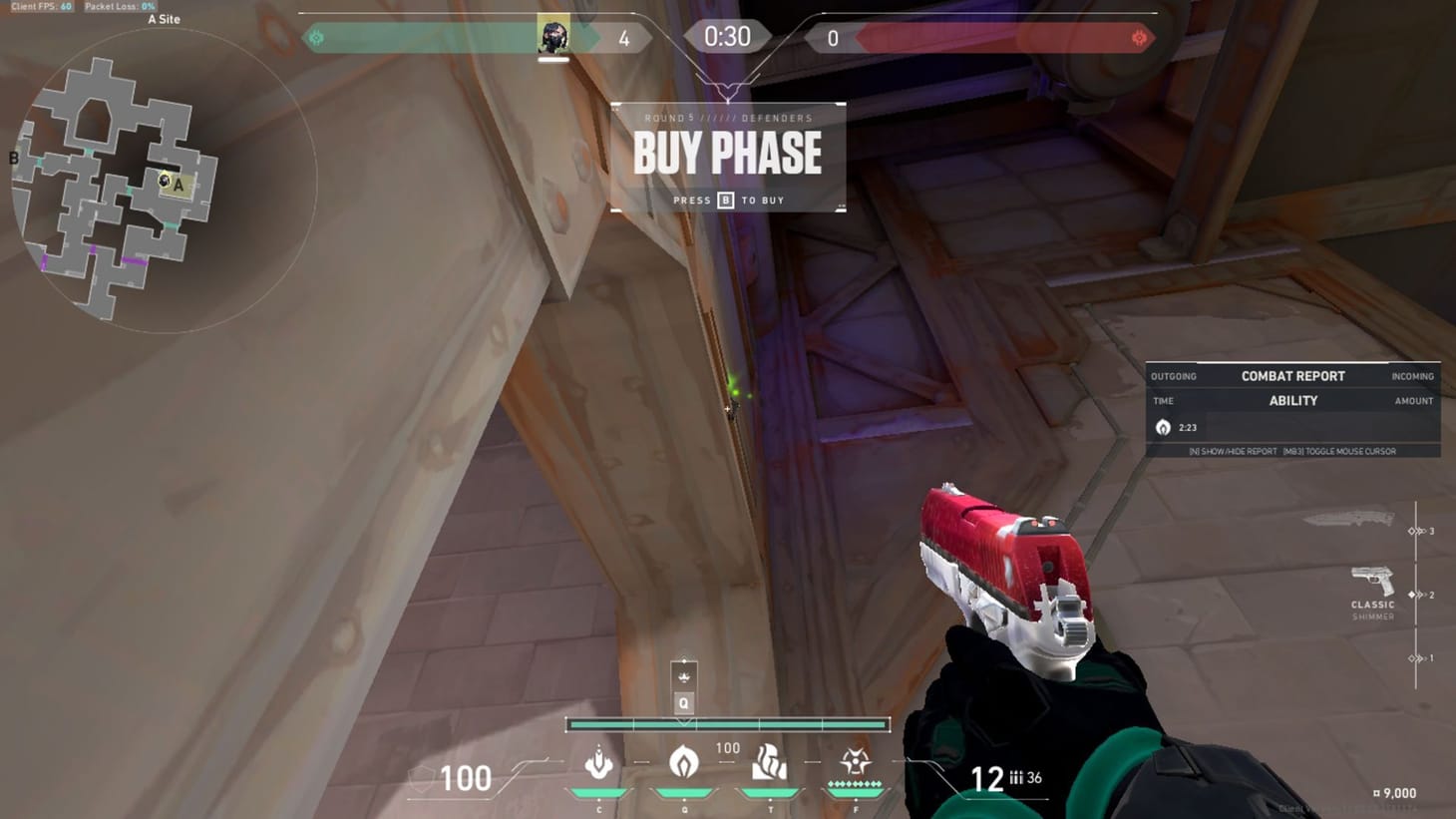The width and height of the screenshot is (1456, 819).
Task: Activate the Q ability flame icon
Action: point(683,763)
